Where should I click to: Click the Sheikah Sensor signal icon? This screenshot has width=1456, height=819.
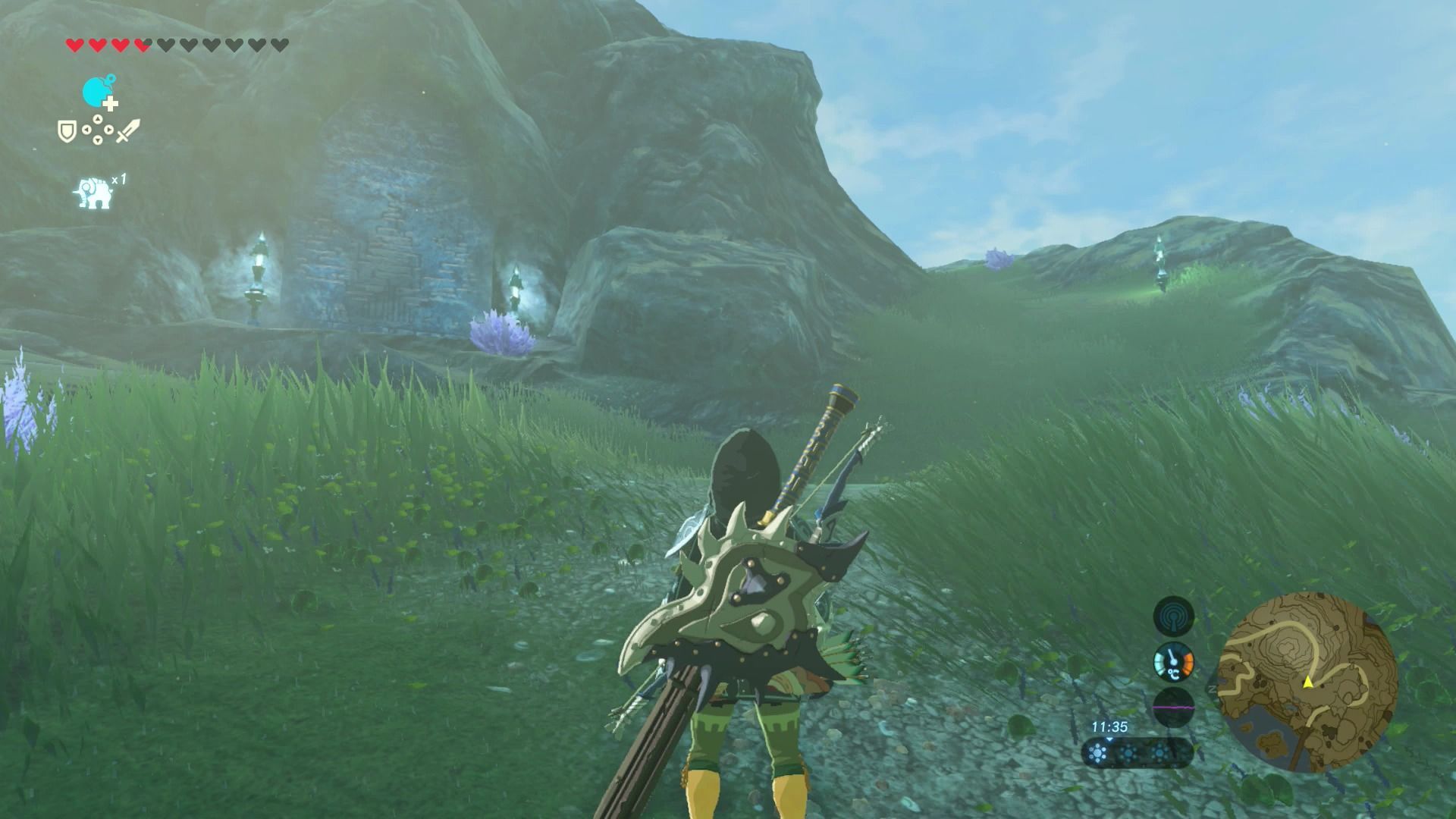click(1173, 616)
